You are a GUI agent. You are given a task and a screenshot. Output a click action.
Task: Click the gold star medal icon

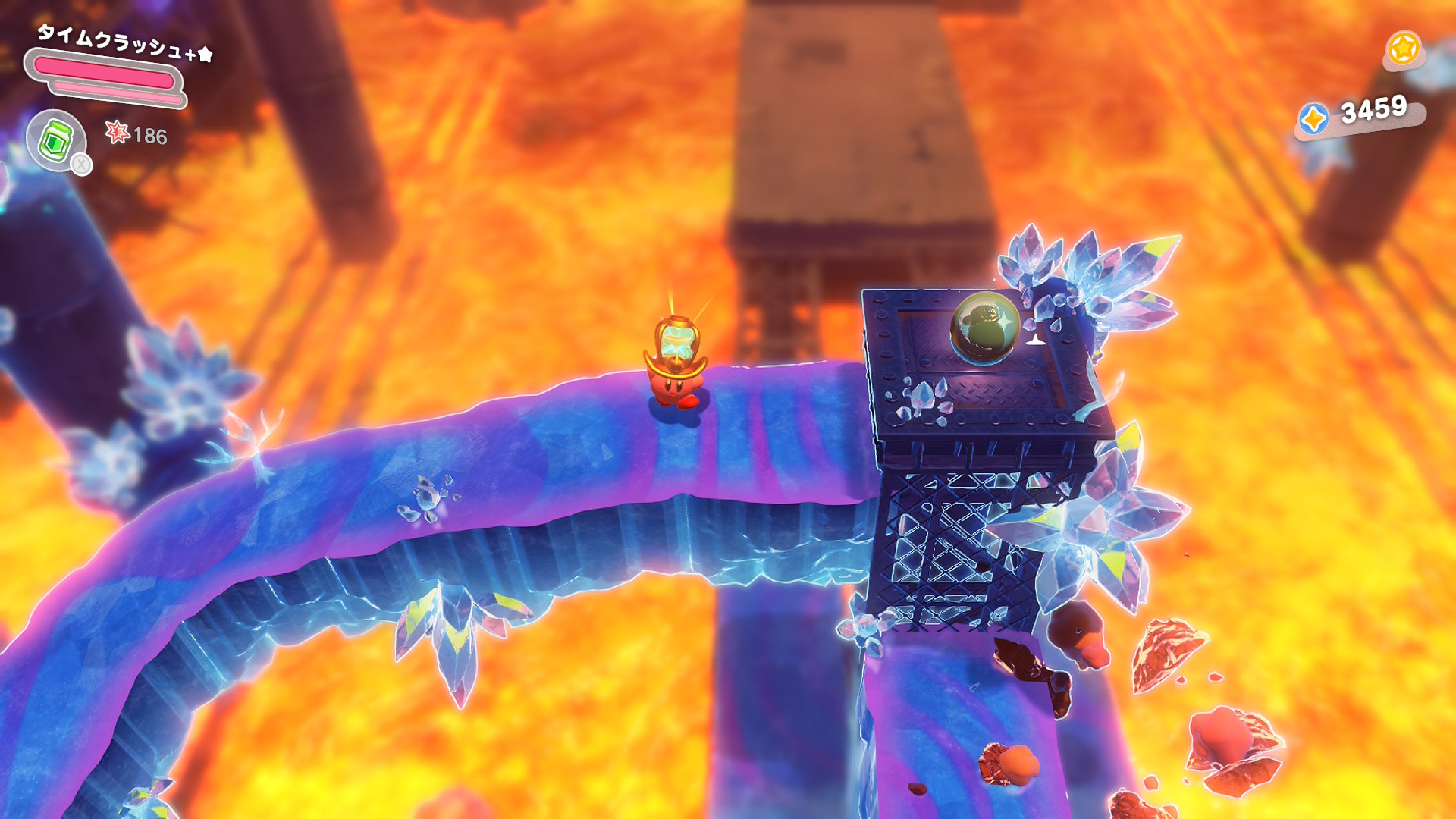click(x=1403, y=49)
